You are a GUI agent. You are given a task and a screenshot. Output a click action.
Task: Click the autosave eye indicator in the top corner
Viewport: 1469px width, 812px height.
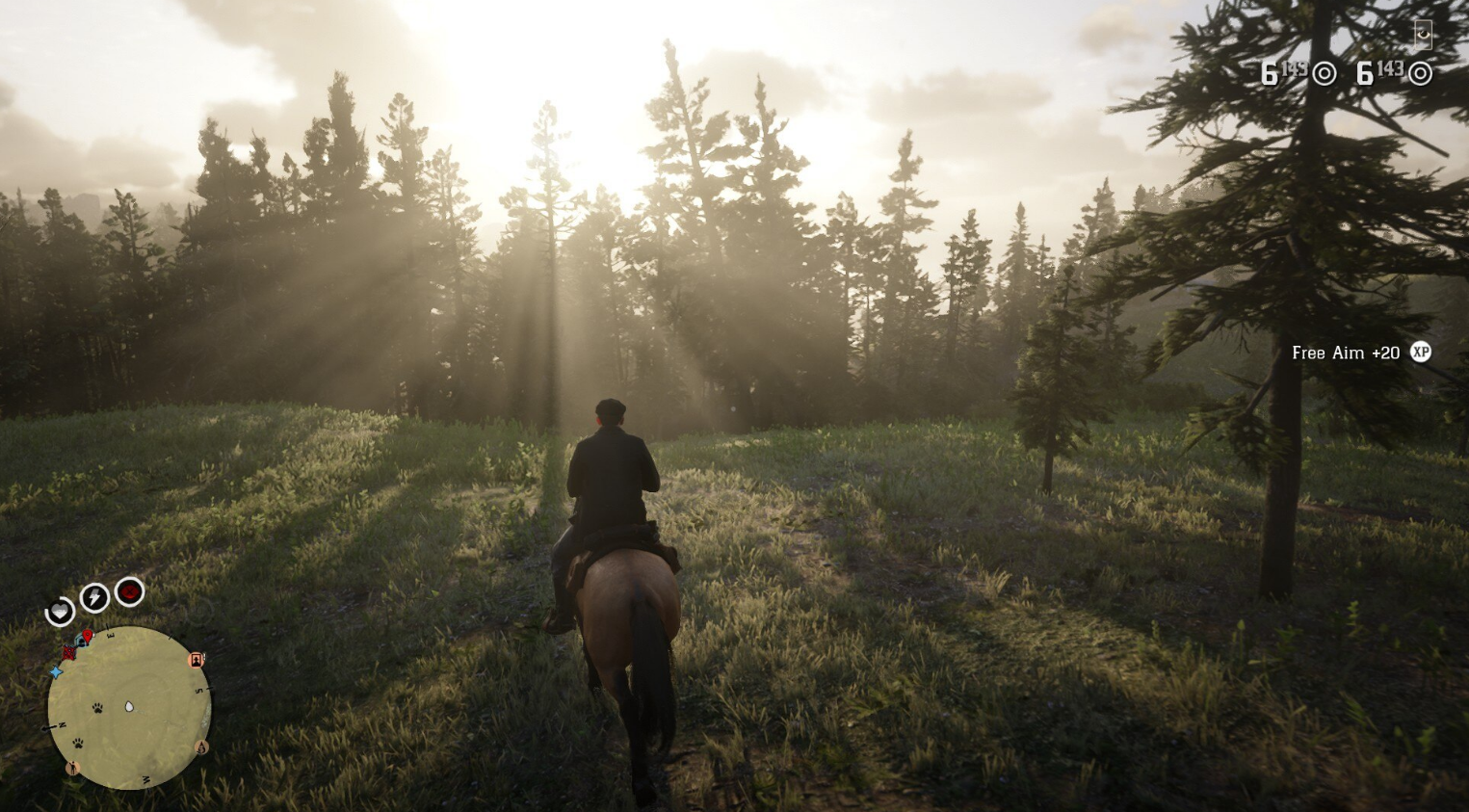click(1422, 34)
